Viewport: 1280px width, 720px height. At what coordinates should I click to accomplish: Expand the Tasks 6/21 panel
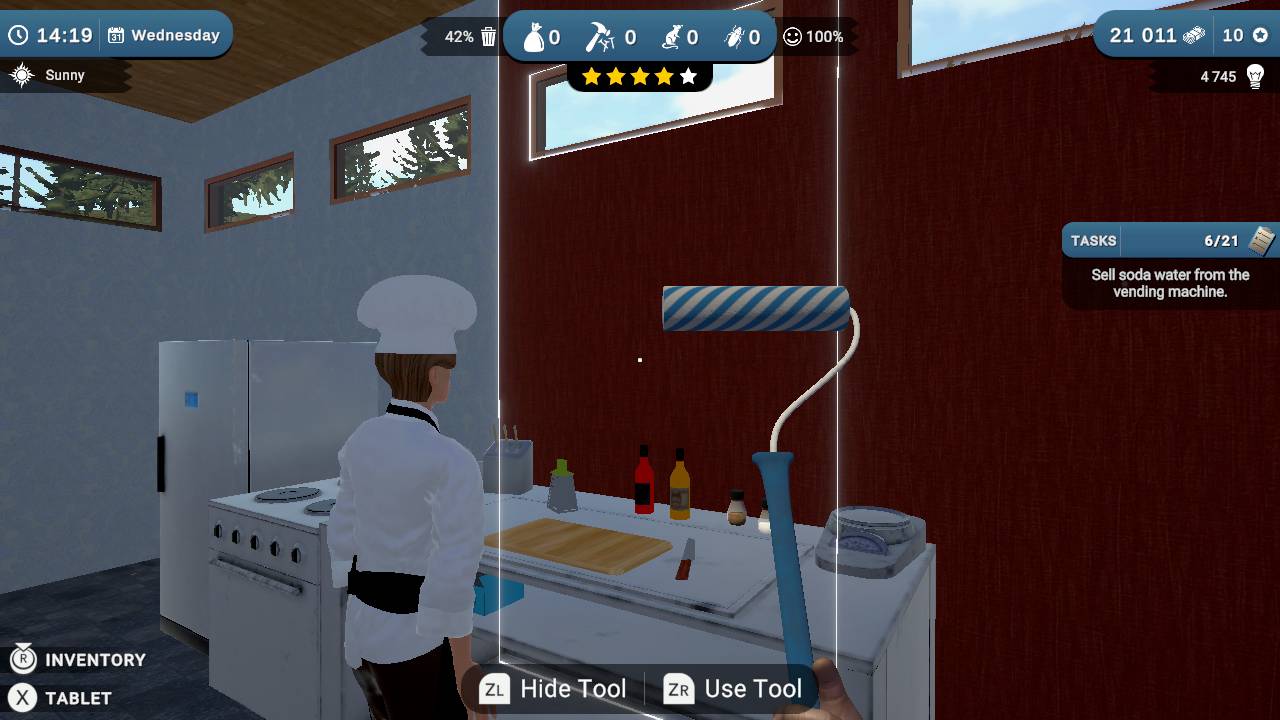1165,240
